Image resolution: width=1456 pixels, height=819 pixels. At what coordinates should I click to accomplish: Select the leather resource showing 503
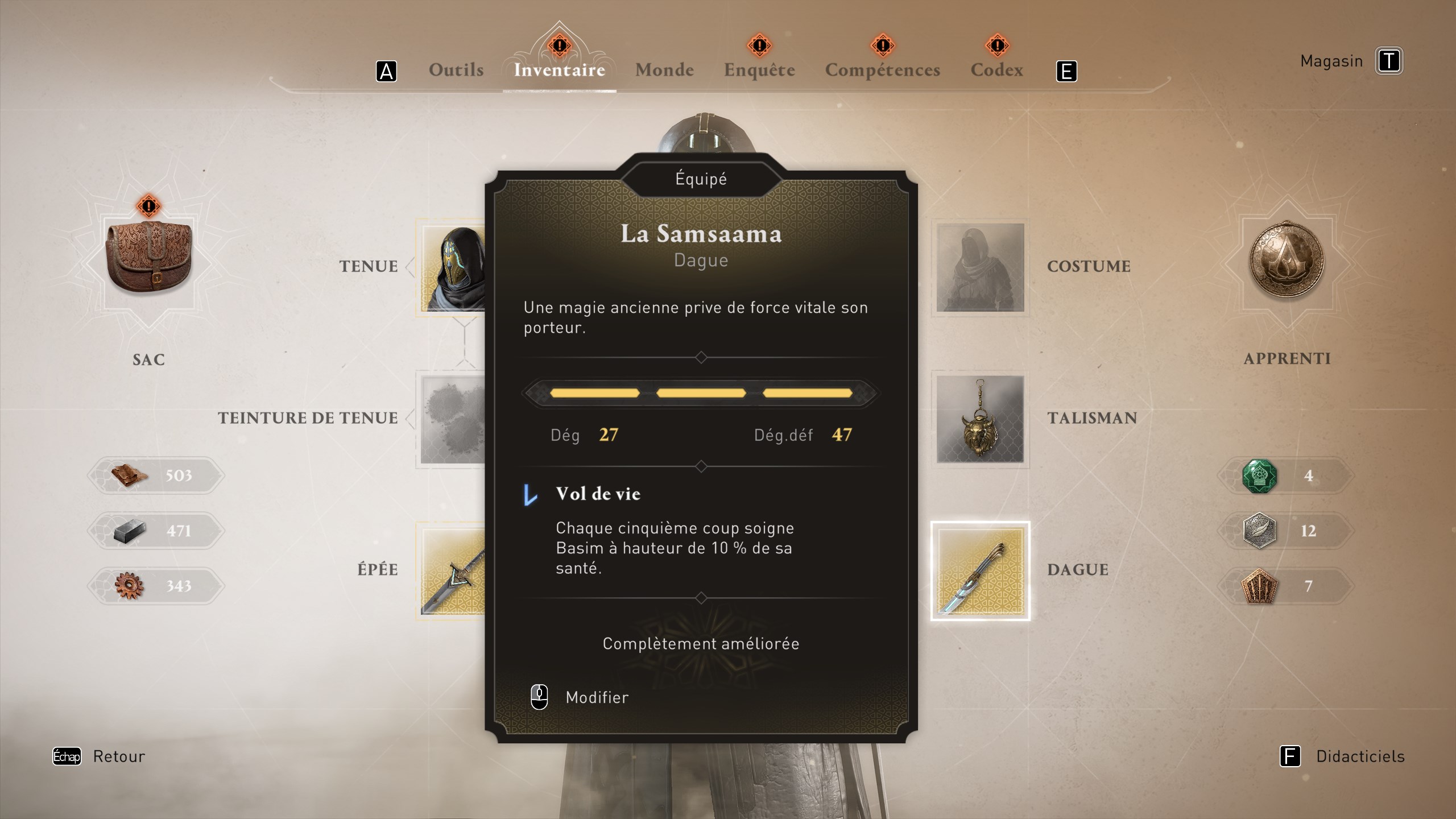(x=155, y=476)
